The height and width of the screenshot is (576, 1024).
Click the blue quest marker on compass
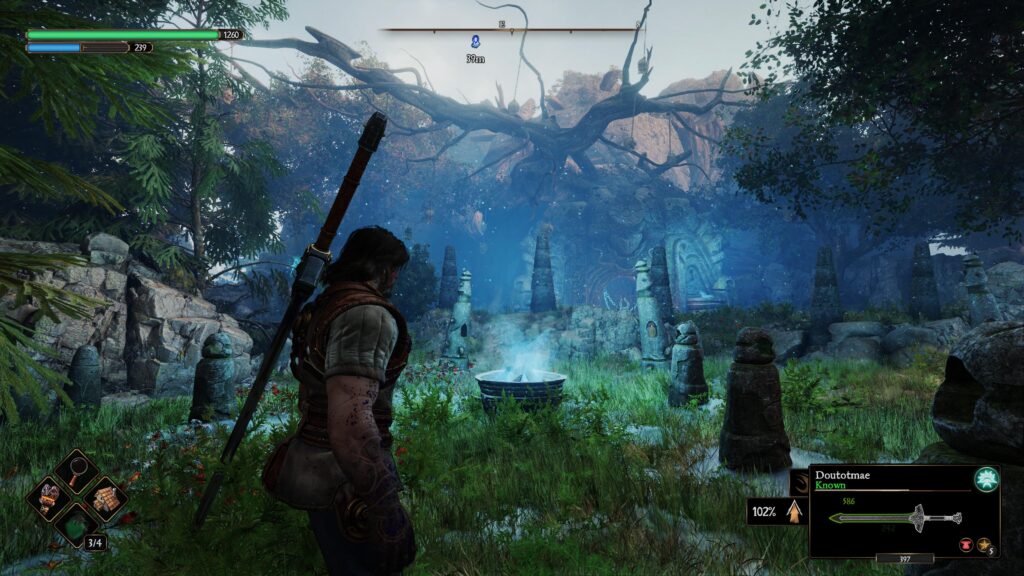click(x=476, y=41)
